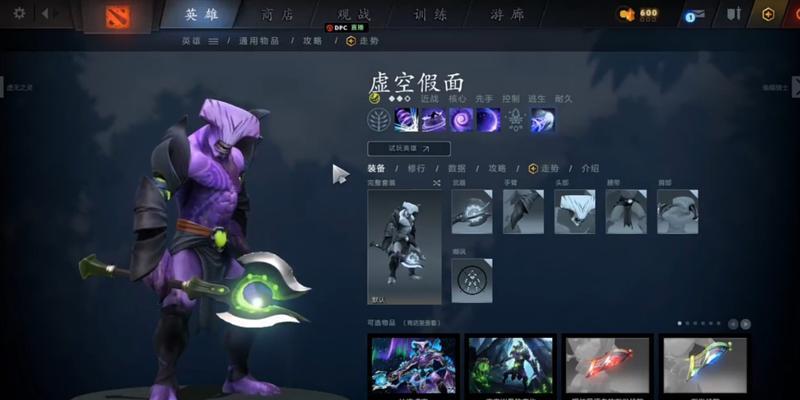This screenshot has width=800, height=400.
Task: Select the weapon (武器) equipment slot
Action: 472,211
